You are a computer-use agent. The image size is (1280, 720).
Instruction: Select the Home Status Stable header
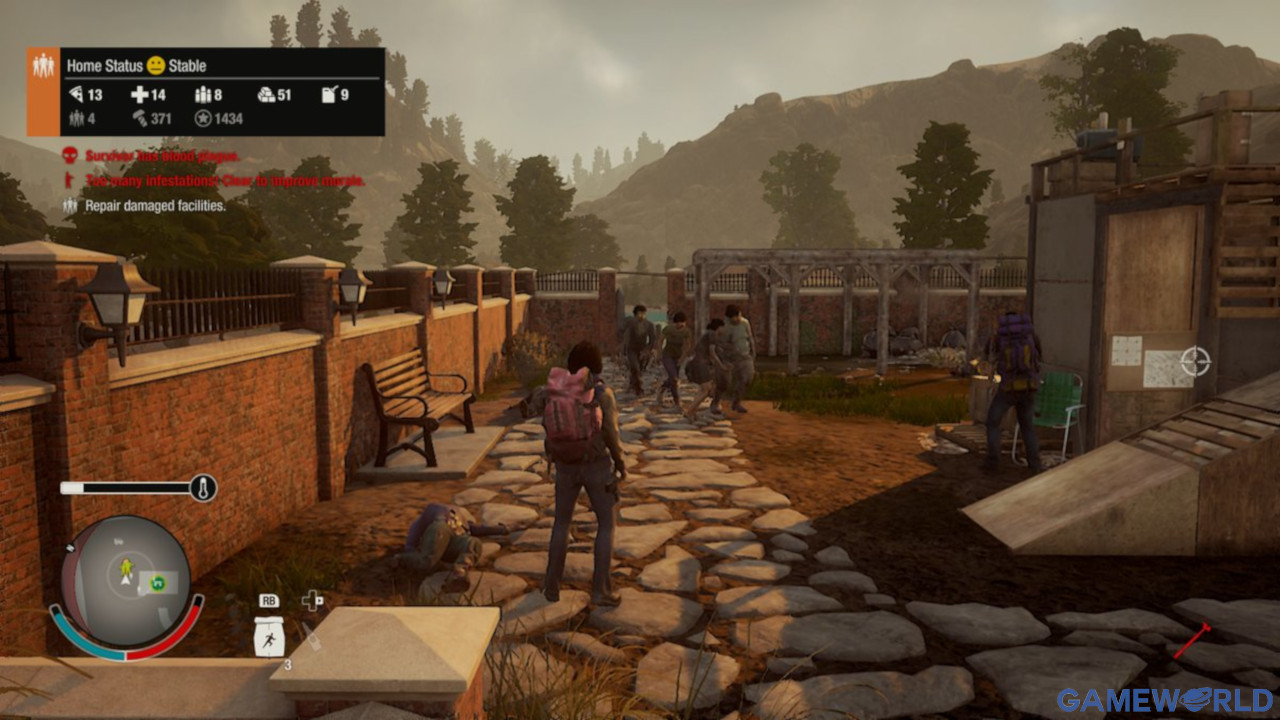136,66
